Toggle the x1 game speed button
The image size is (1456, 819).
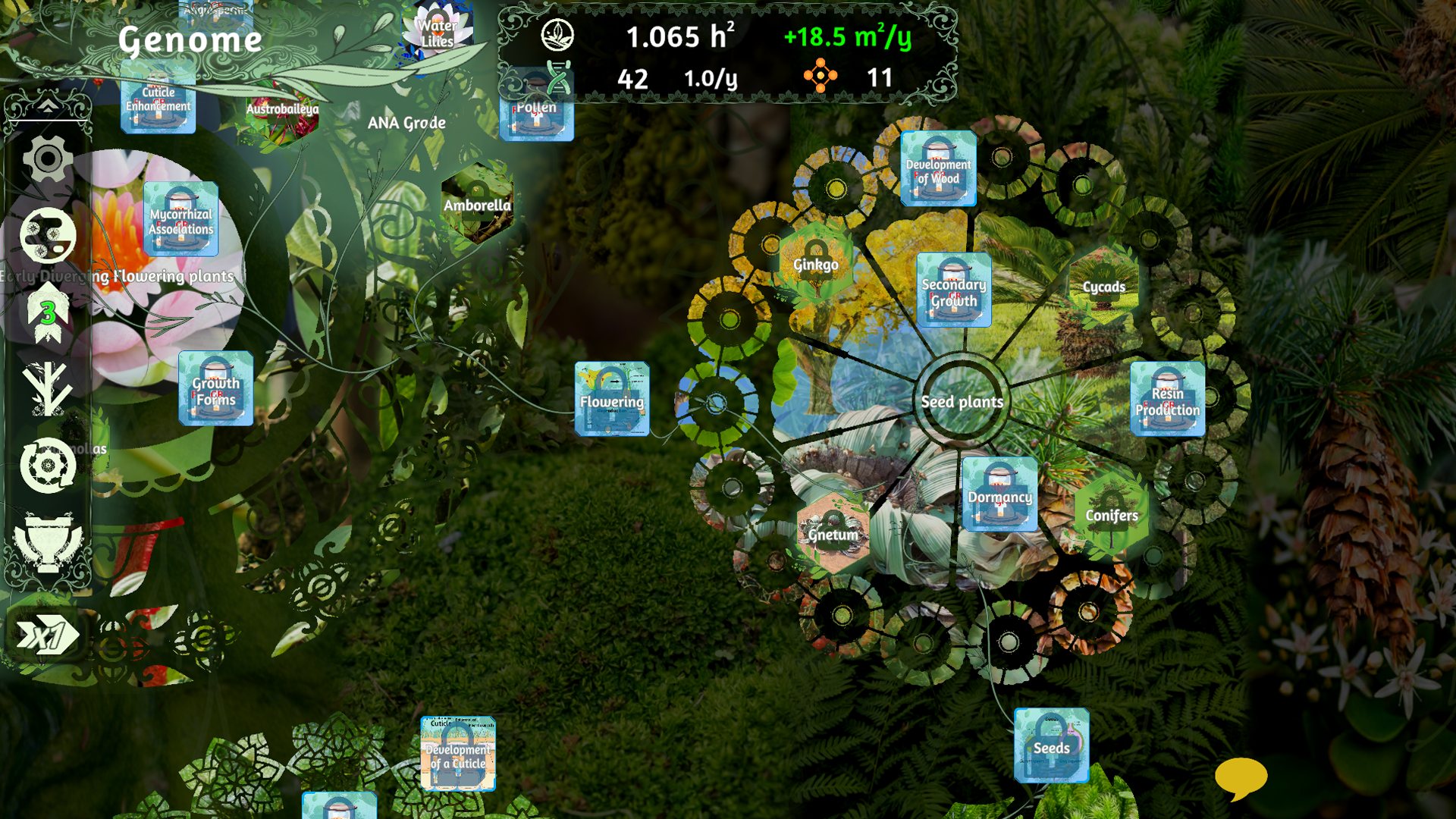(x=48, y=635)
